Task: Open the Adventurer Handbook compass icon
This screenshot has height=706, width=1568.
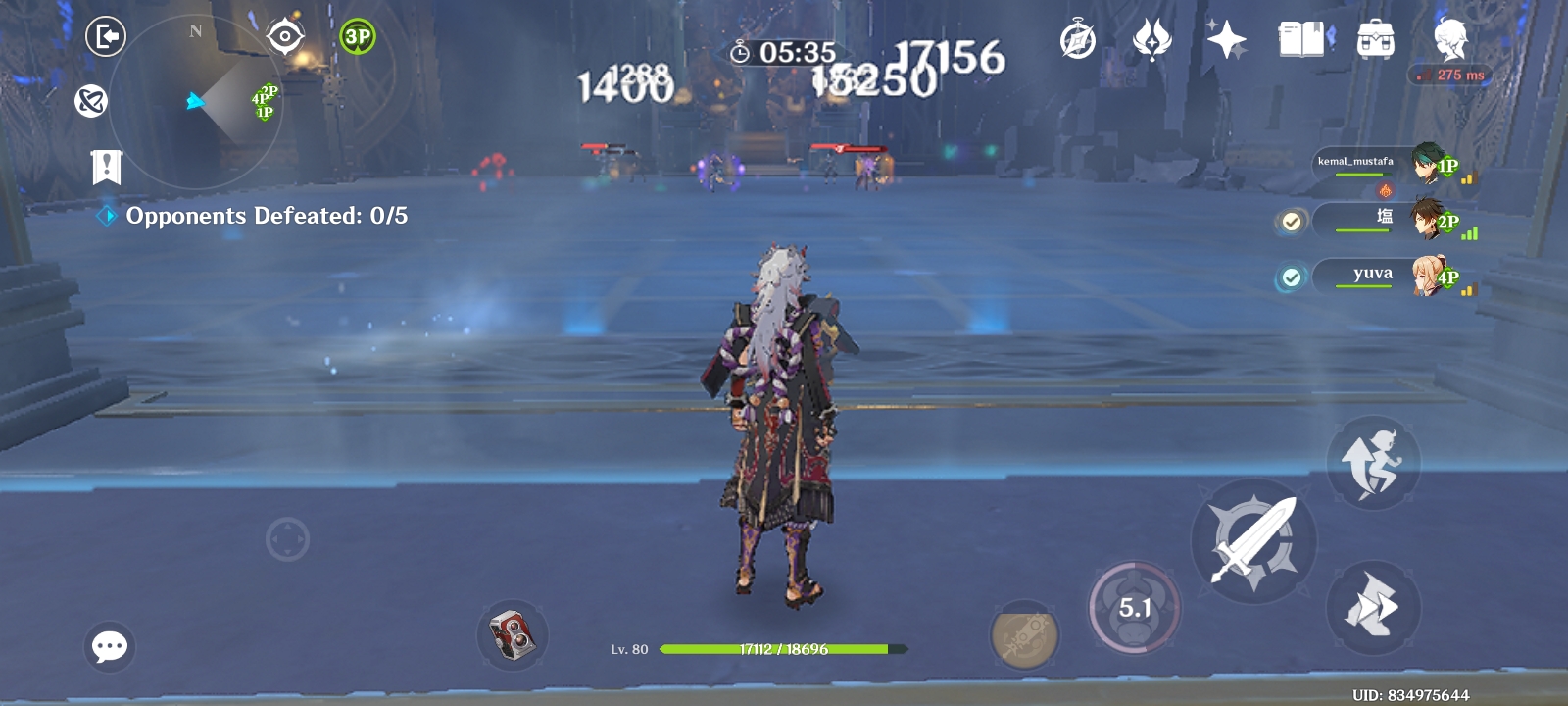Action: tap(1078, 41)
